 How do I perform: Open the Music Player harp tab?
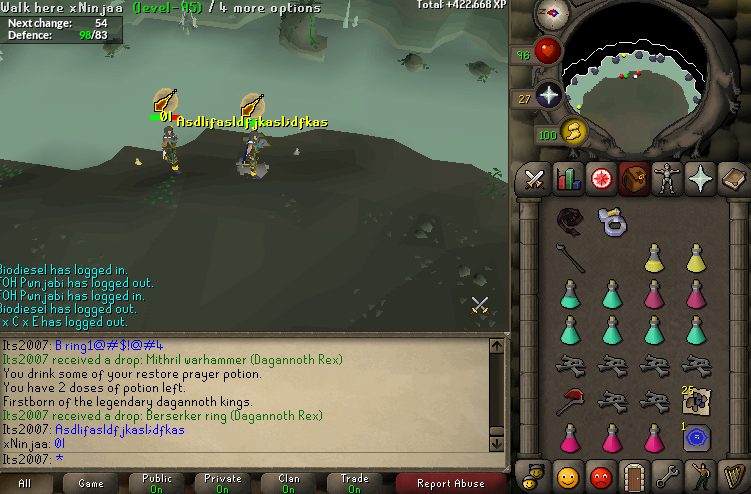pos(733,474)
